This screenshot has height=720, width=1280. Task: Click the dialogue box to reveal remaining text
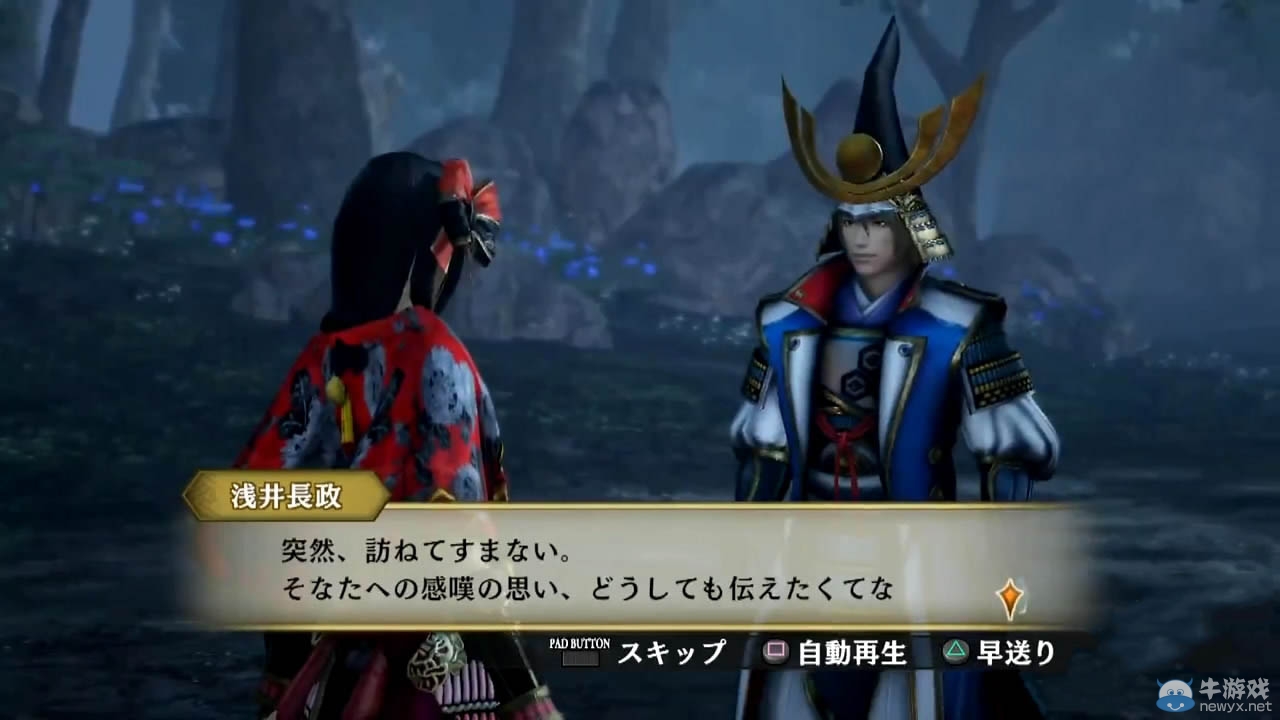pos(620,570)
